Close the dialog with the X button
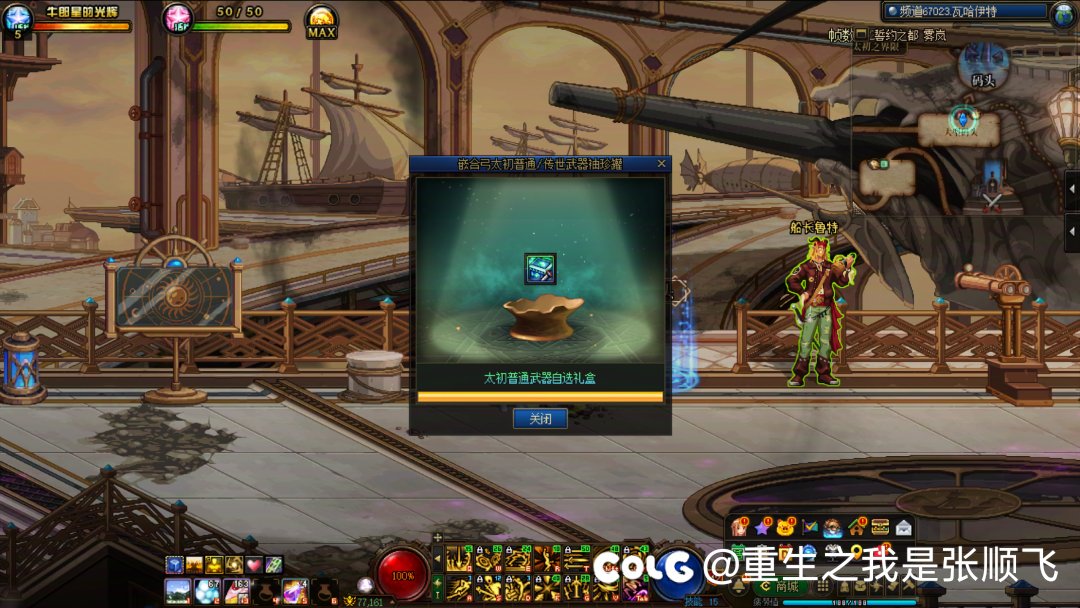1080x608 pixels. tap(661, 163)
